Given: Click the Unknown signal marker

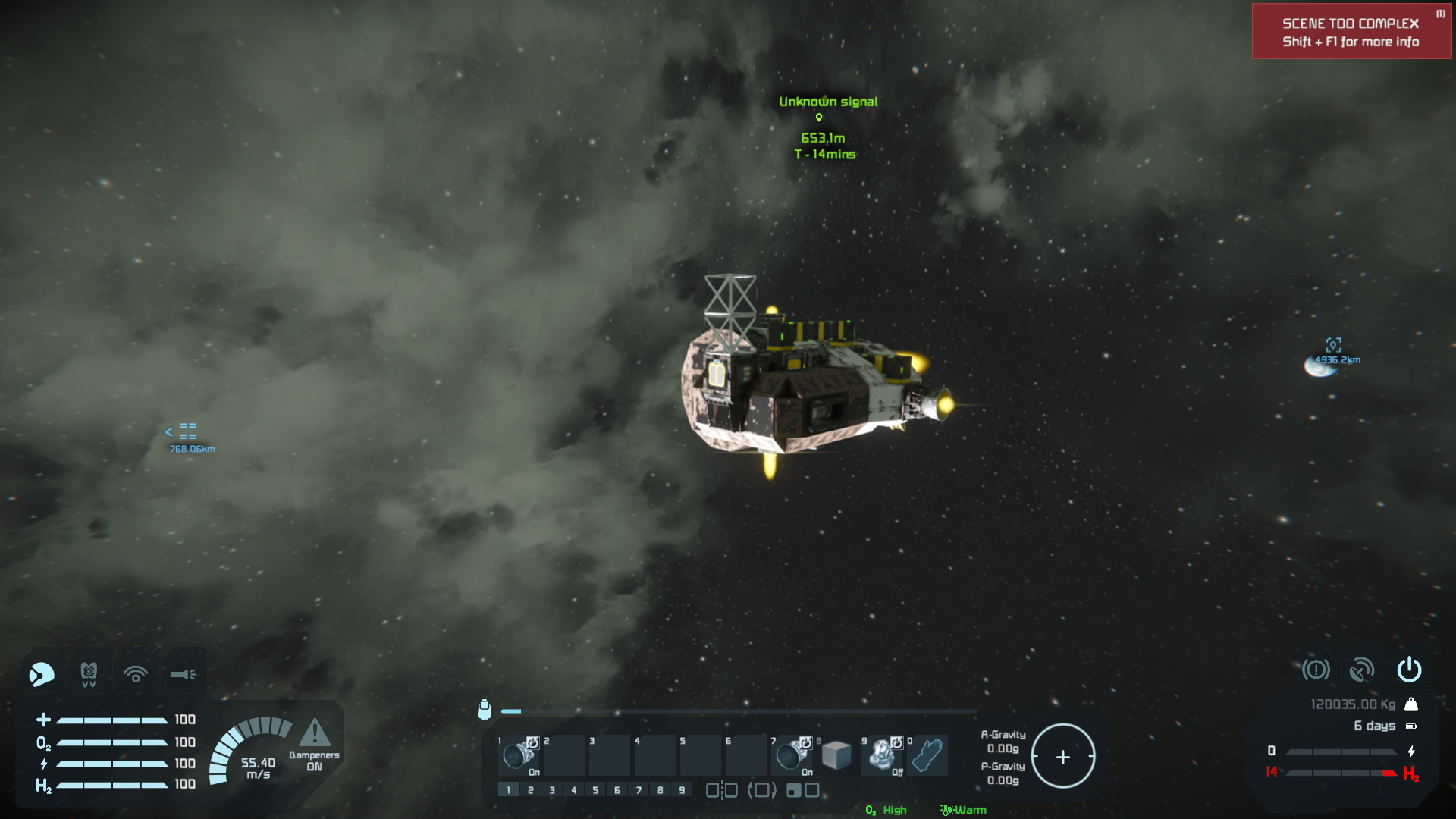Looking at the screenshot, I should 819,117.
